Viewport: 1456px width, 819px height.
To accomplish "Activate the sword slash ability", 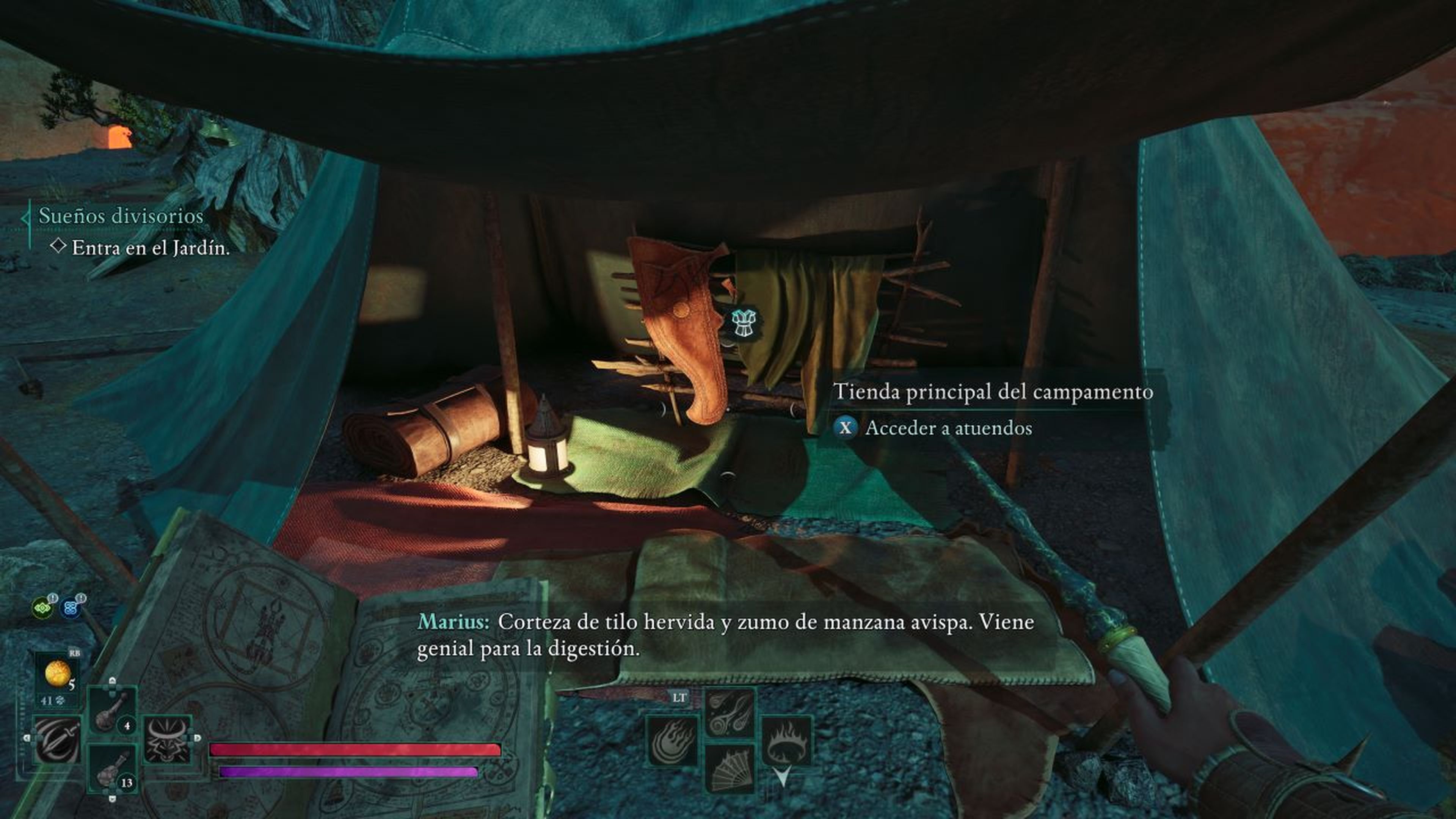I will pyautogui.click(x=58, y=739).
